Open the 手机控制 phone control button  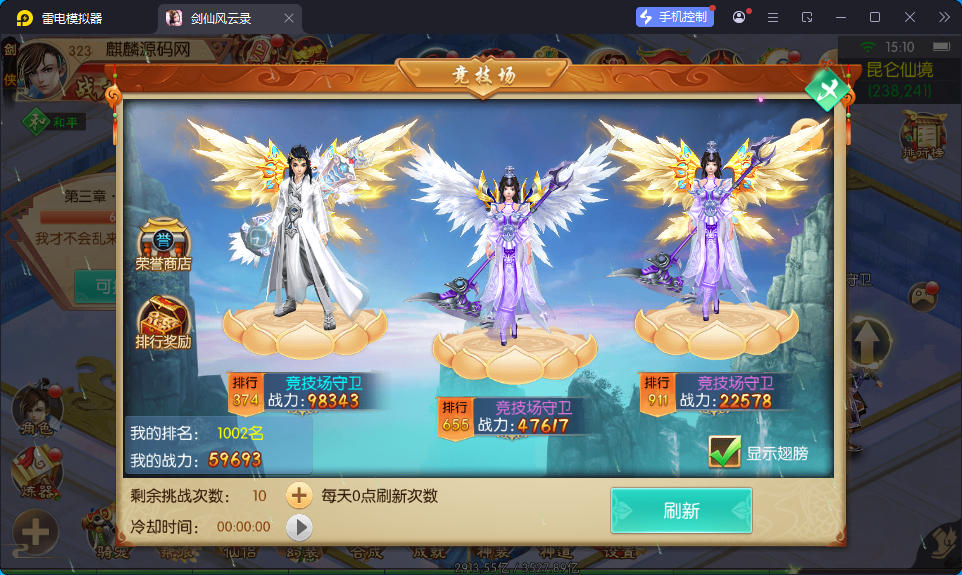tap(675, 17)
